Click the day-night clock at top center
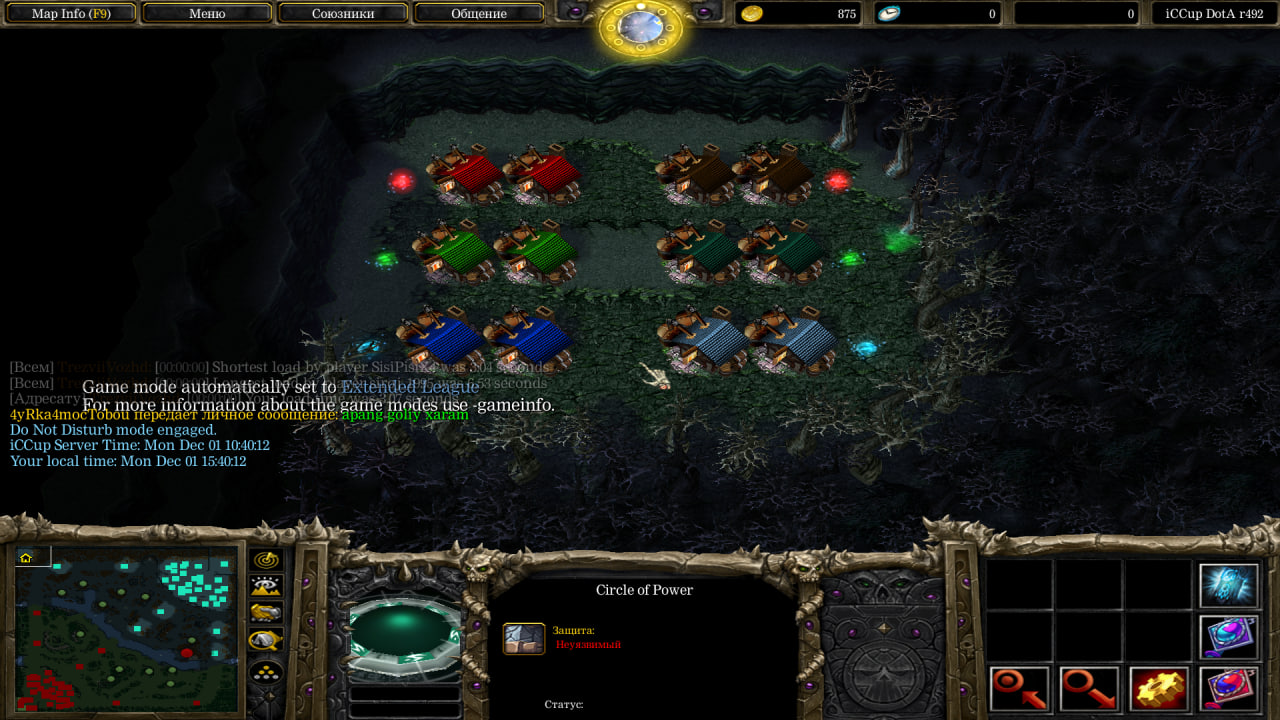 click(641, 28)
